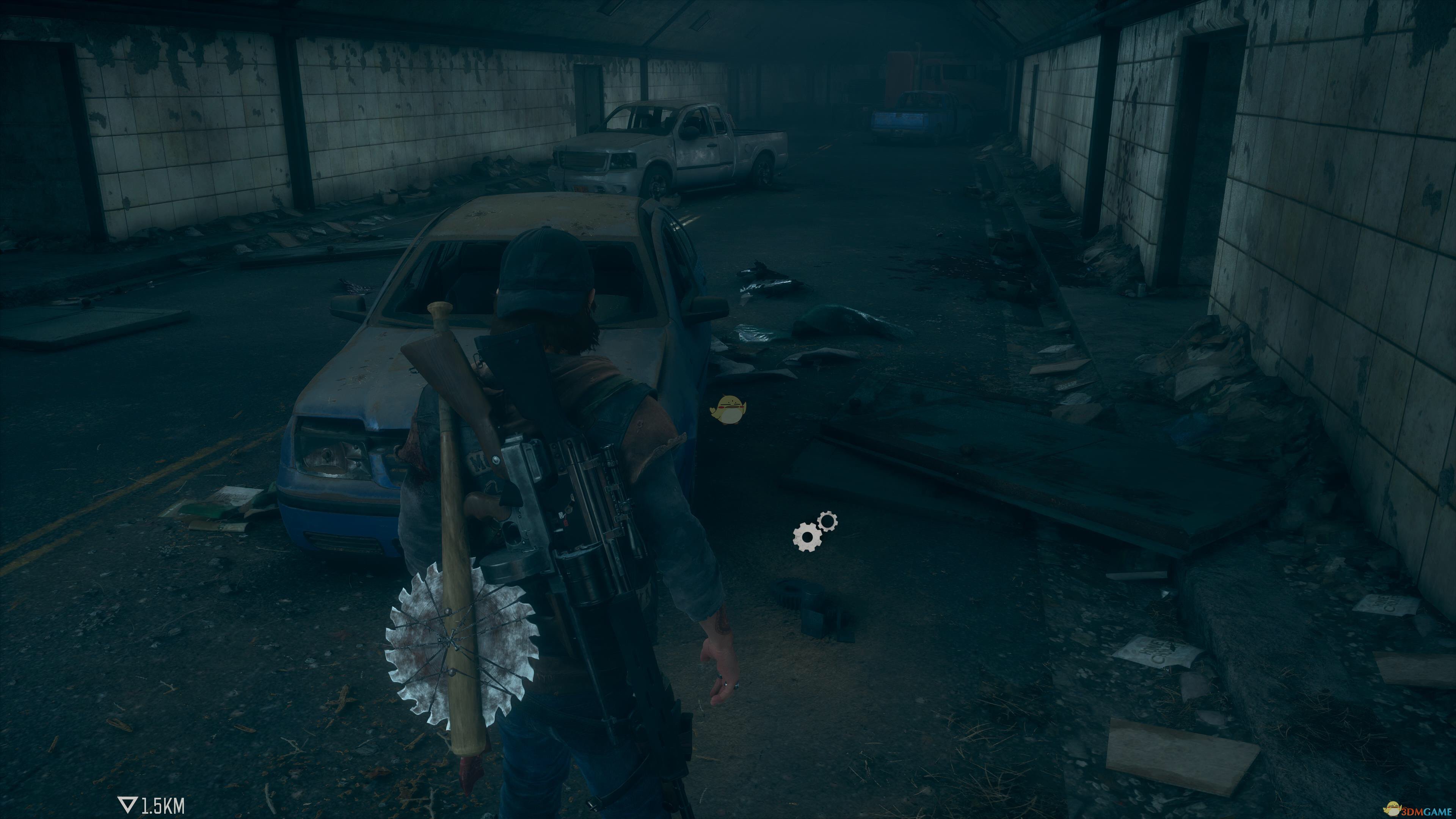The width and height of the screenshot is (1456, 819).
Task: Select the objective distance waypoint triangle
Action: pyautogui.click(x=127, y=805)
